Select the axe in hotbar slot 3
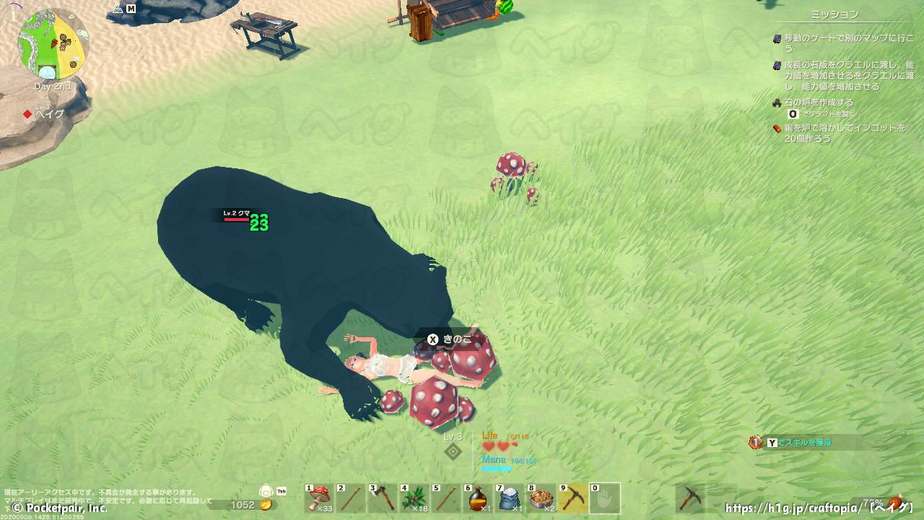 (383, 498)
